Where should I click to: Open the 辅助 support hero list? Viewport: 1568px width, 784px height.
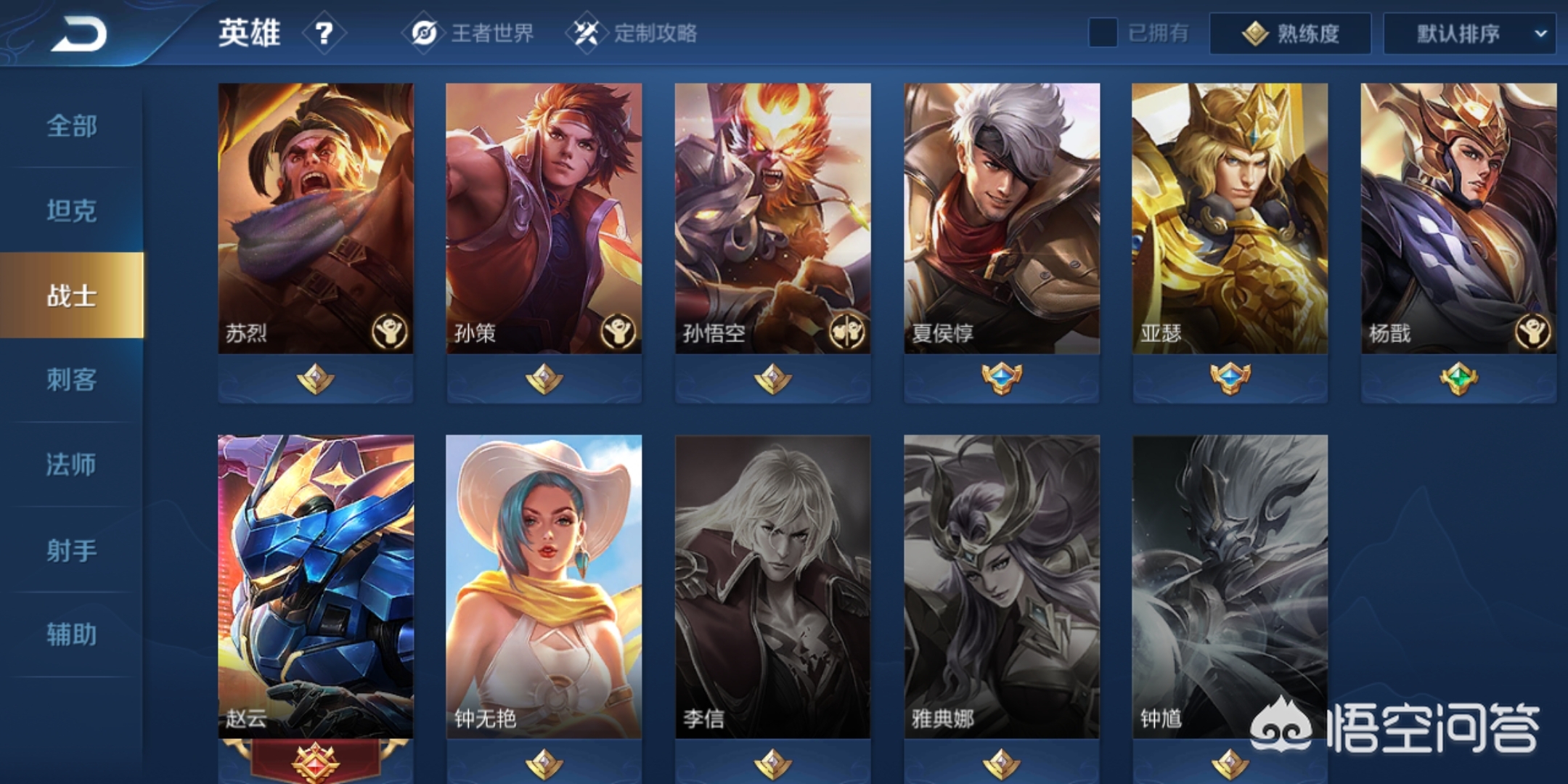tap(70, 633)
